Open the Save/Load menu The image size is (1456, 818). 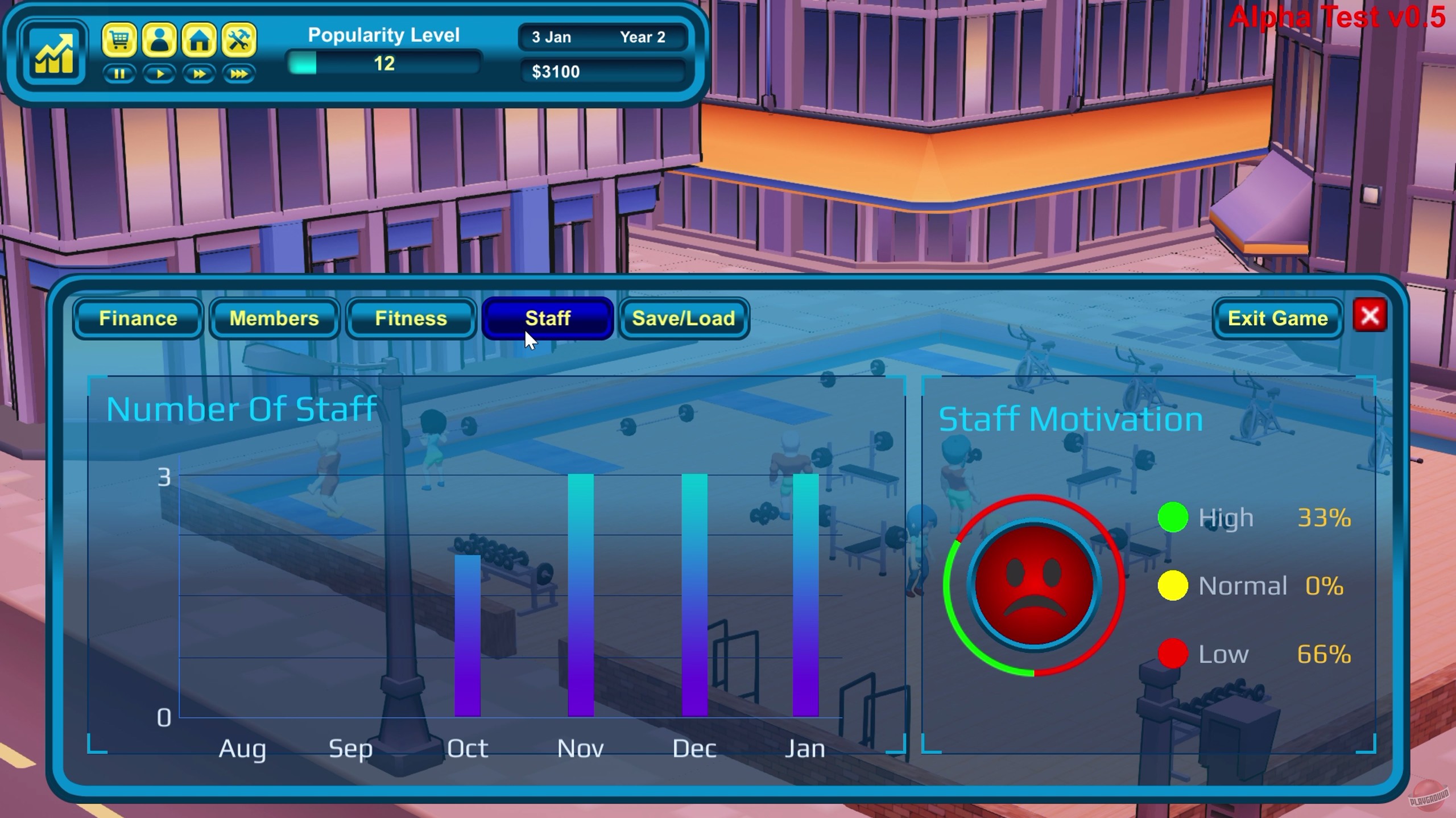(682, 319)
